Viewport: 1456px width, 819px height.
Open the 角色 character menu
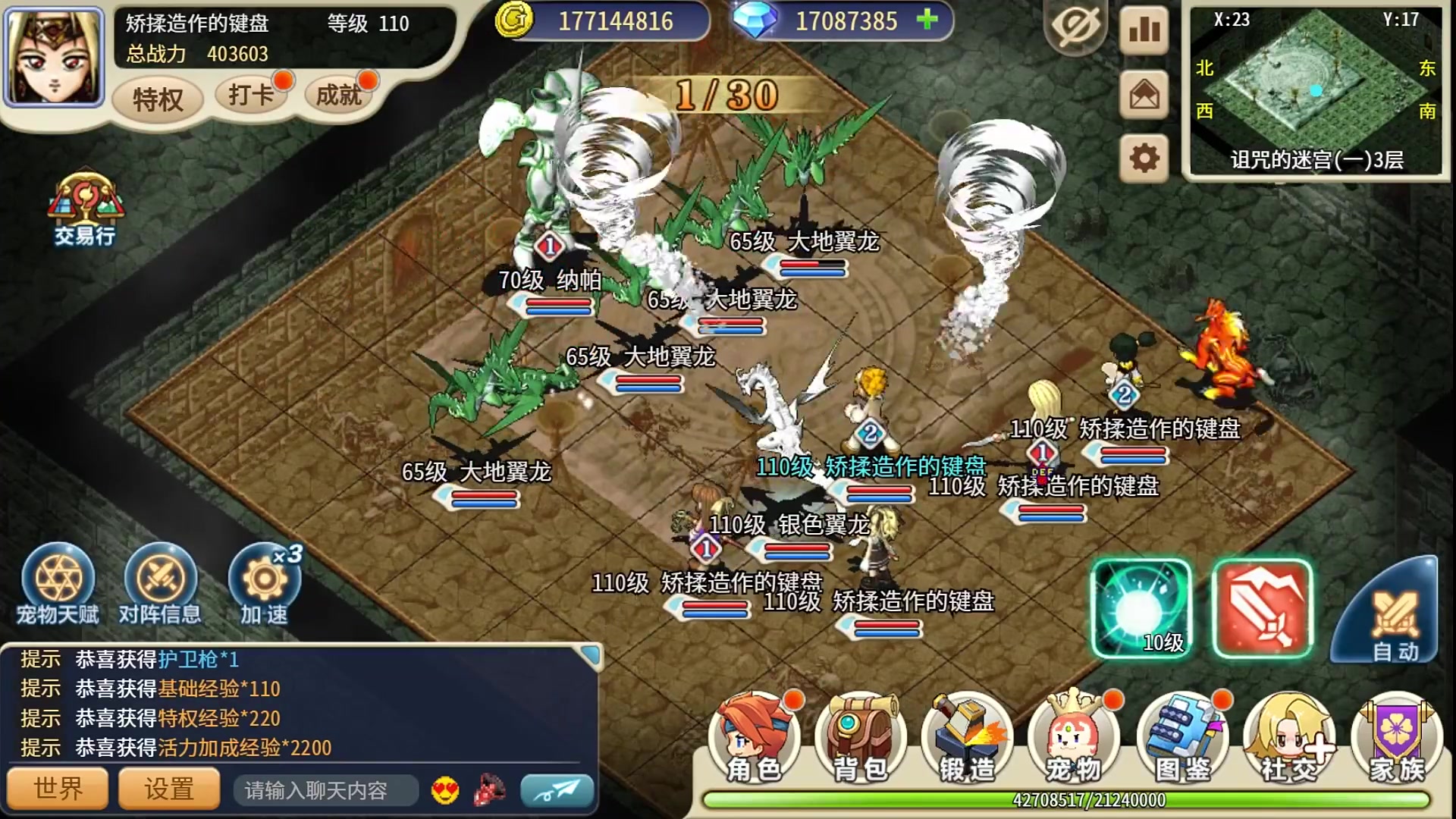754,739
